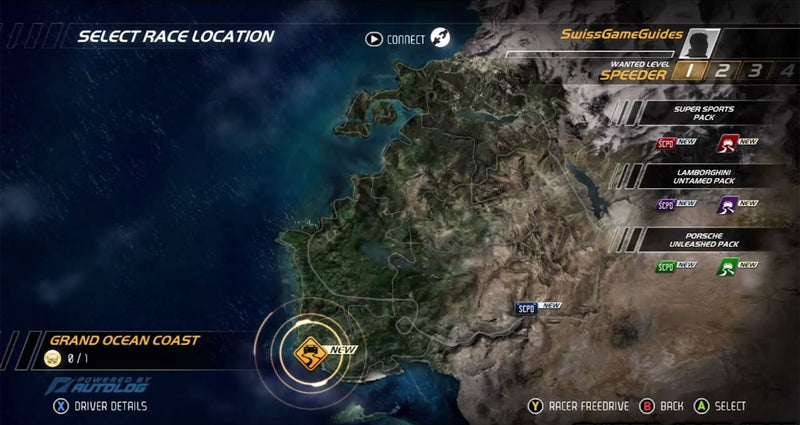Screen dimensions: 800x425
Task: Open the Porsche Unleashed Pack SCPD icon
Action: tap(666, 266)
